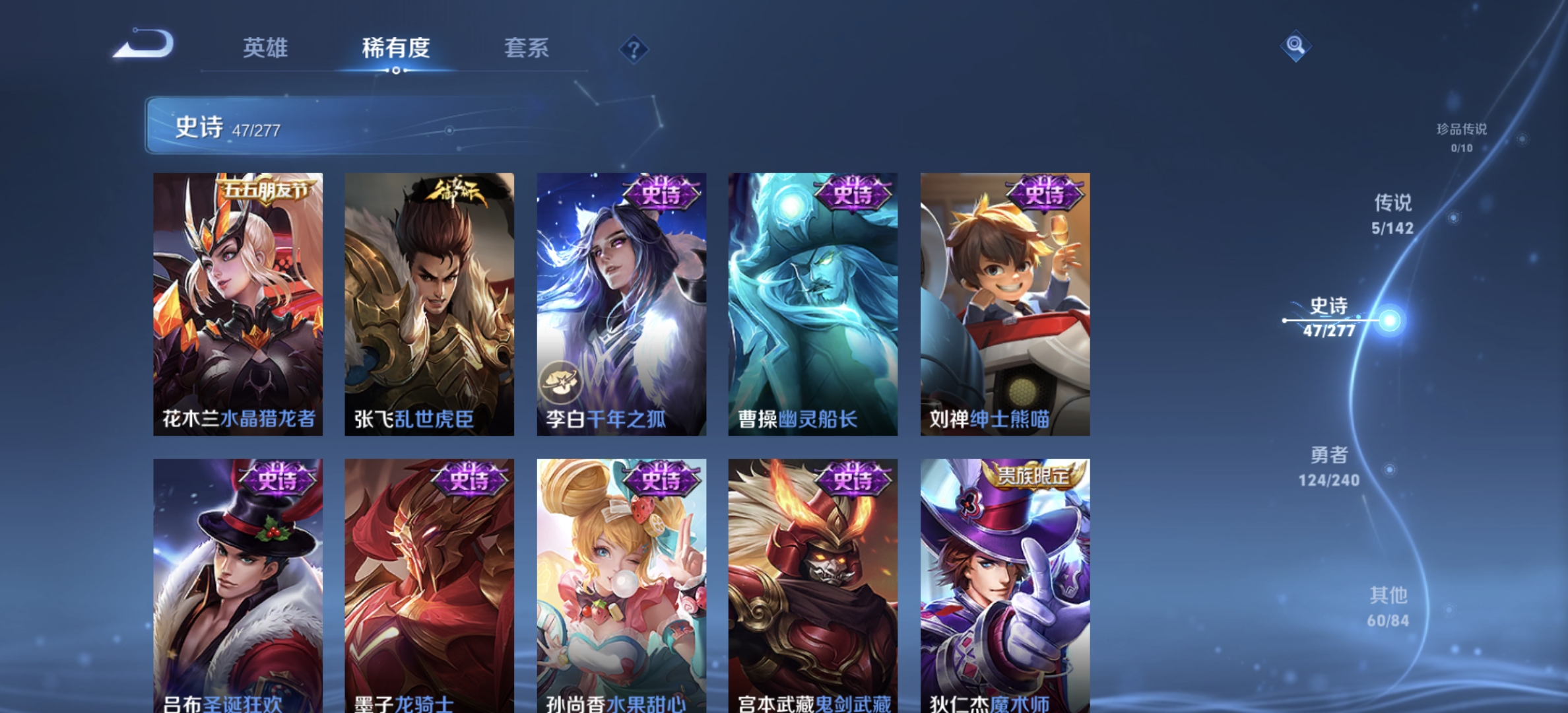Image resolution: width=1568 pixels, height=713 pixels.
Task: Open the search magnifier icon
Action: 1295,45
